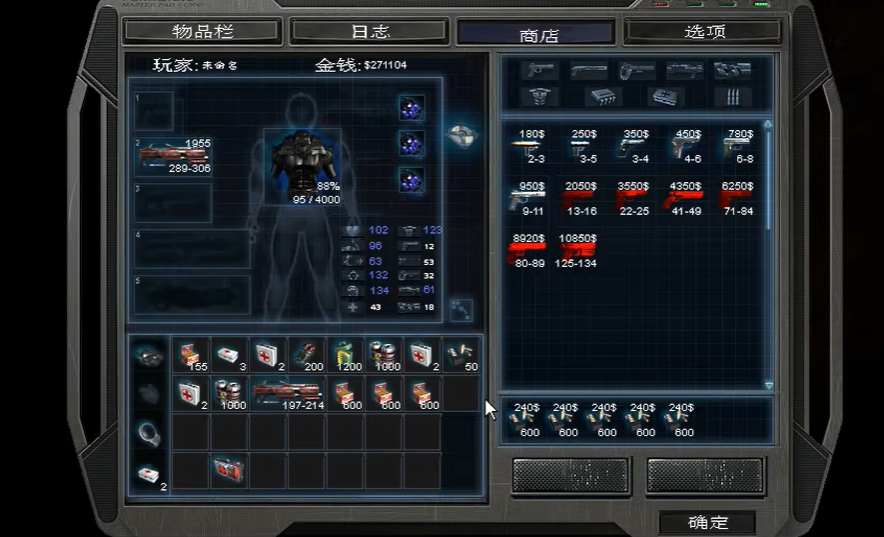The height and width of the screenshot is (537, 884).
Task: Open the 日志 log tab
Action: (x=369, y=31)
